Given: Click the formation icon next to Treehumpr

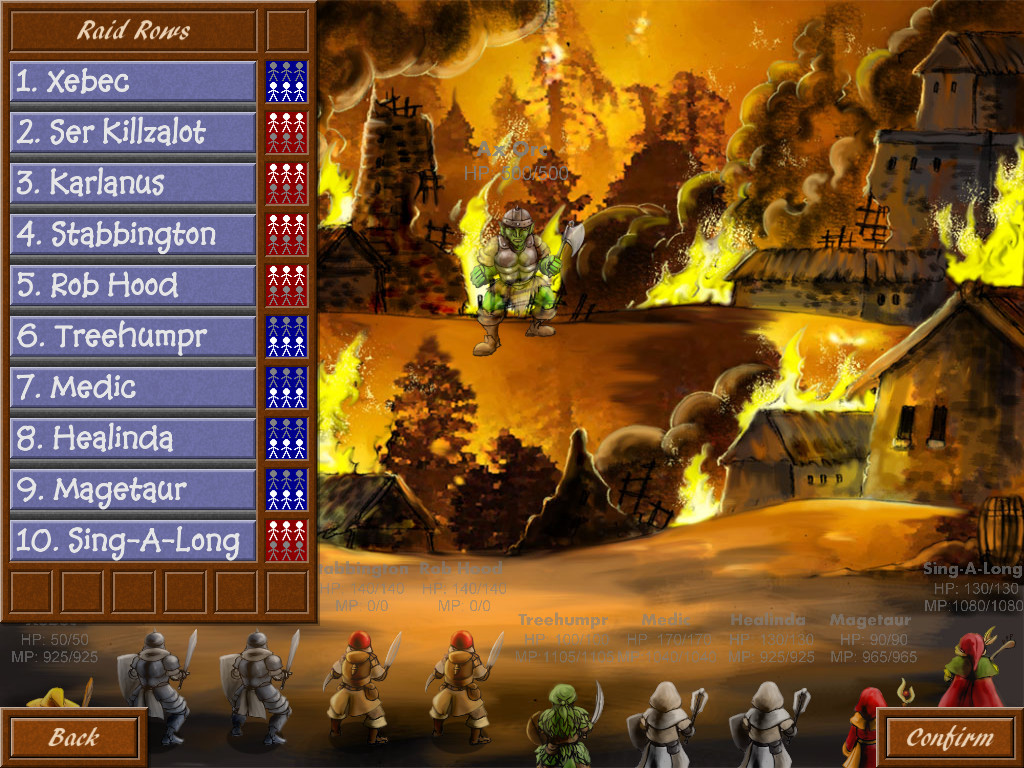Looking at the screenshot, I should (287, 337).
